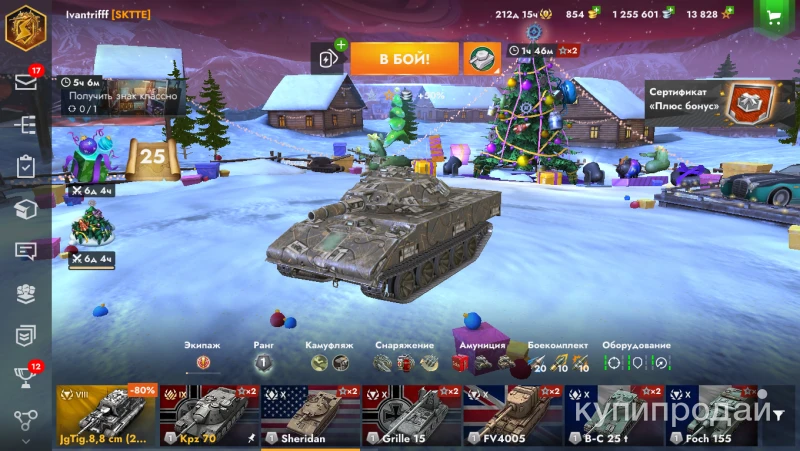The height and width of the screenshot is (451, 800).
Task: Open the chat from the sidebar
Action: (25, 251)
